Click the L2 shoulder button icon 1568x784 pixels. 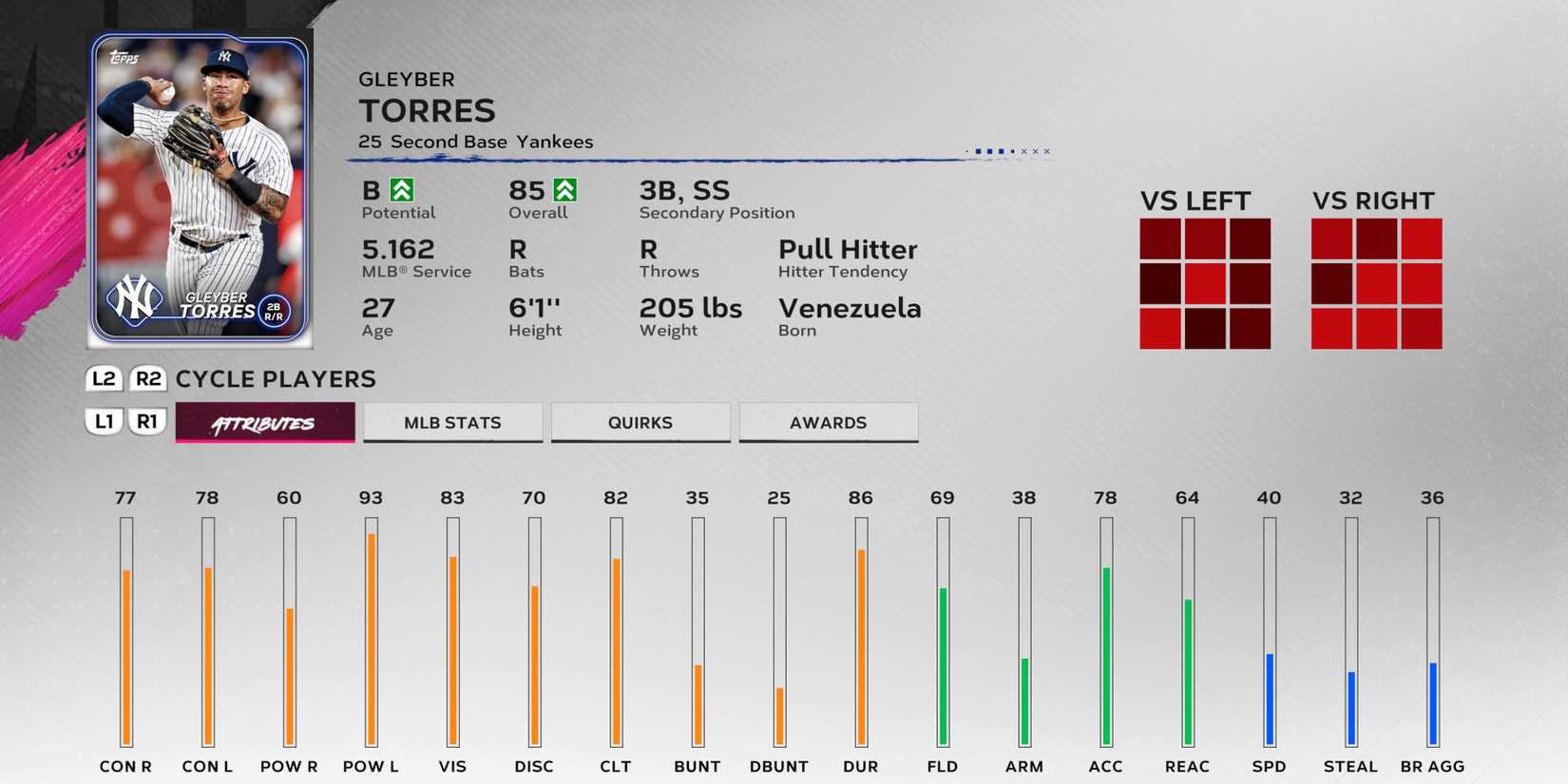coord(103,379)
